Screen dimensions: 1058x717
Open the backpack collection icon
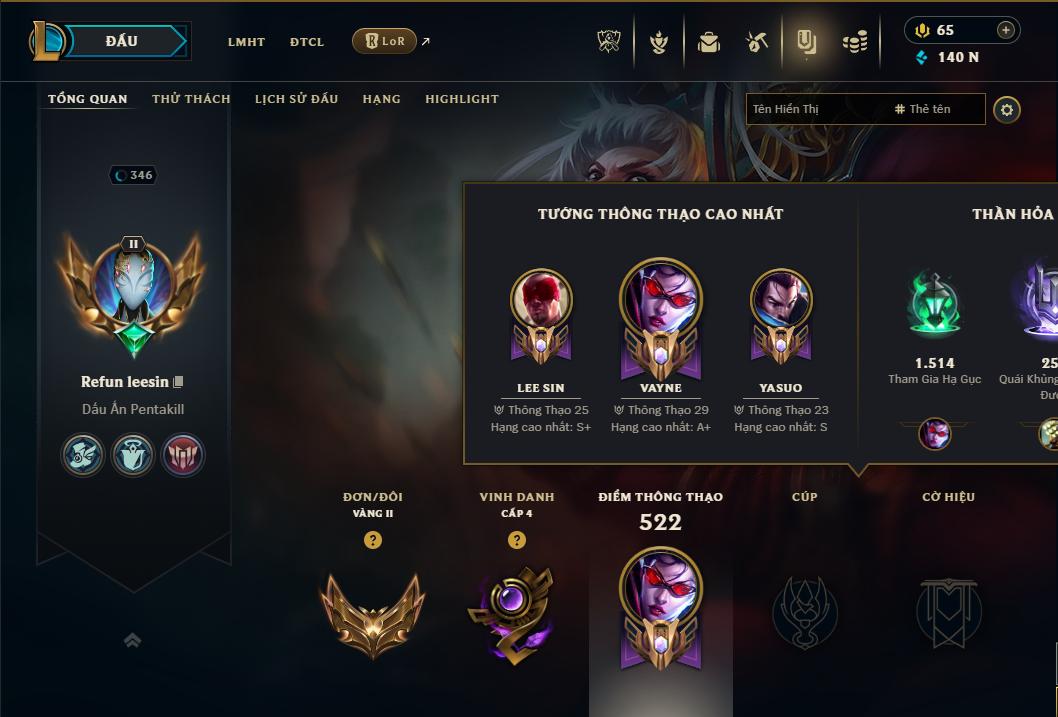point(709,42)
